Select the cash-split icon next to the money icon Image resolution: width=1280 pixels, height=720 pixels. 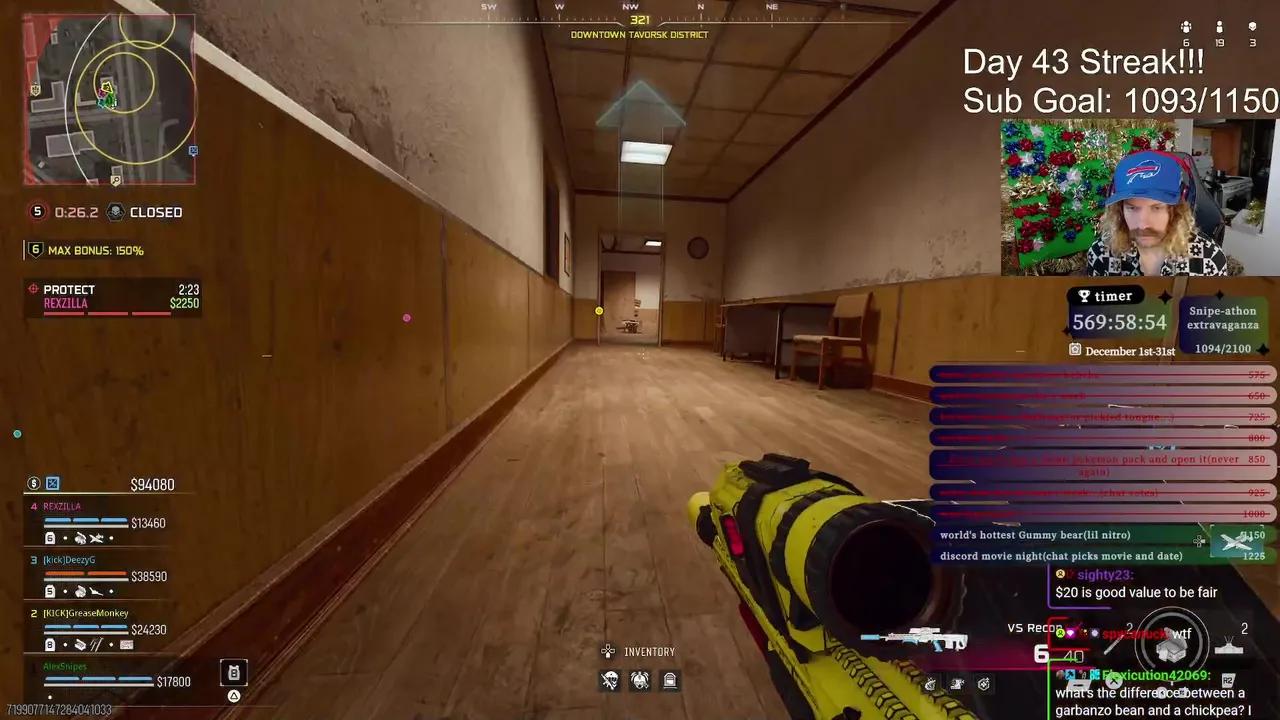pos(53,483)
